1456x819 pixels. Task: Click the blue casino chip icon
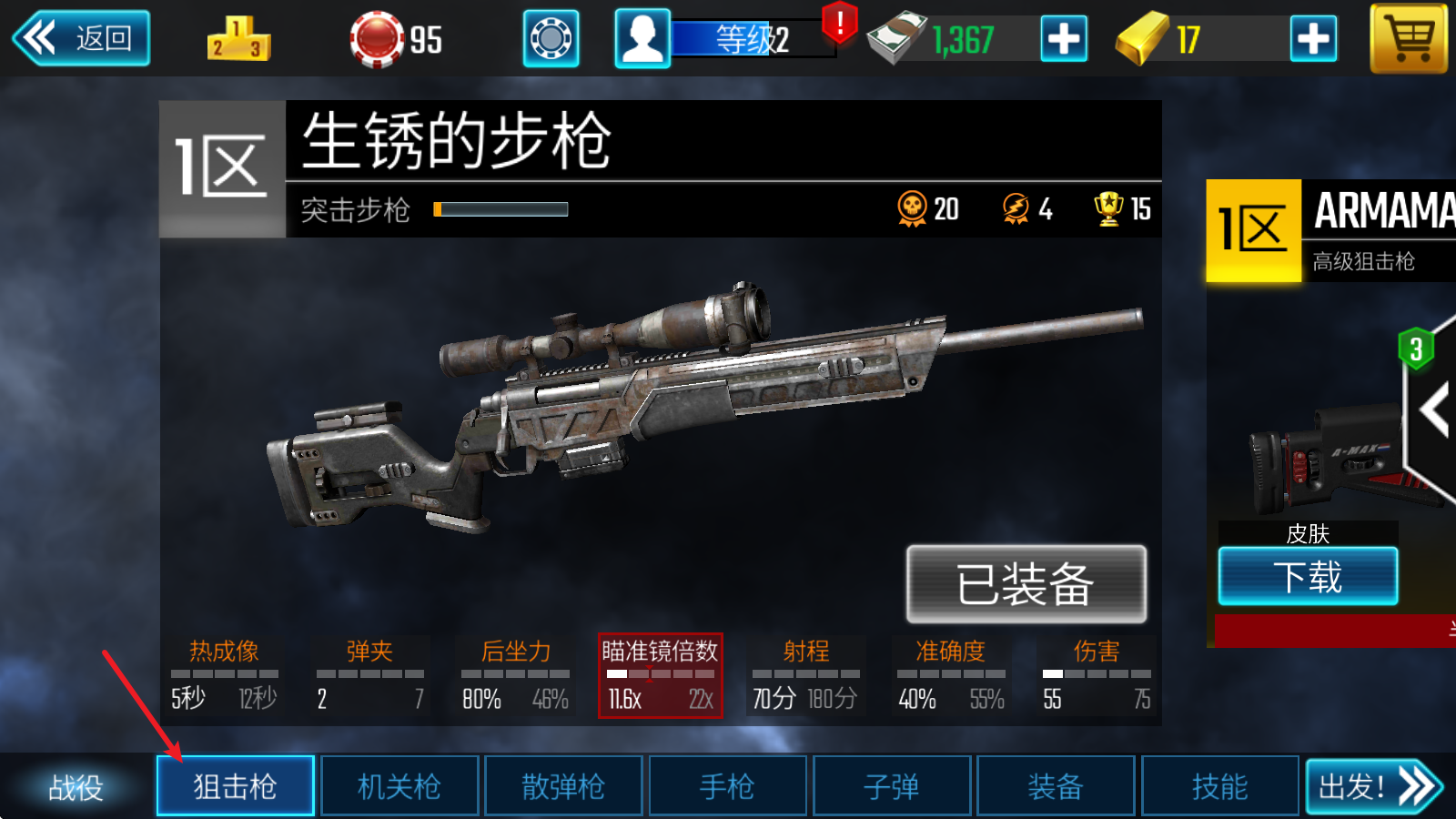point(550,38)
